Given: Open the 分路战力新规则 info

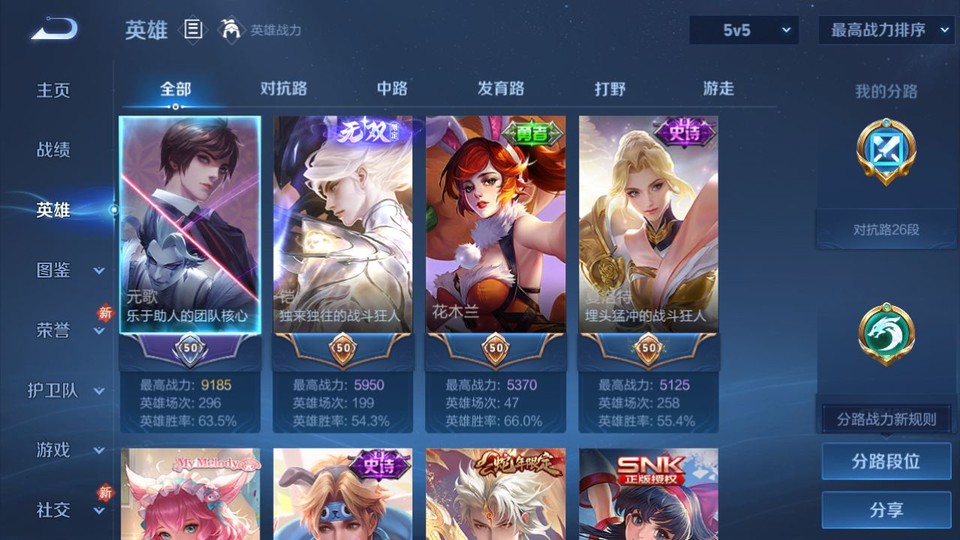Looking at the screenshot, I should pos(886,419).
